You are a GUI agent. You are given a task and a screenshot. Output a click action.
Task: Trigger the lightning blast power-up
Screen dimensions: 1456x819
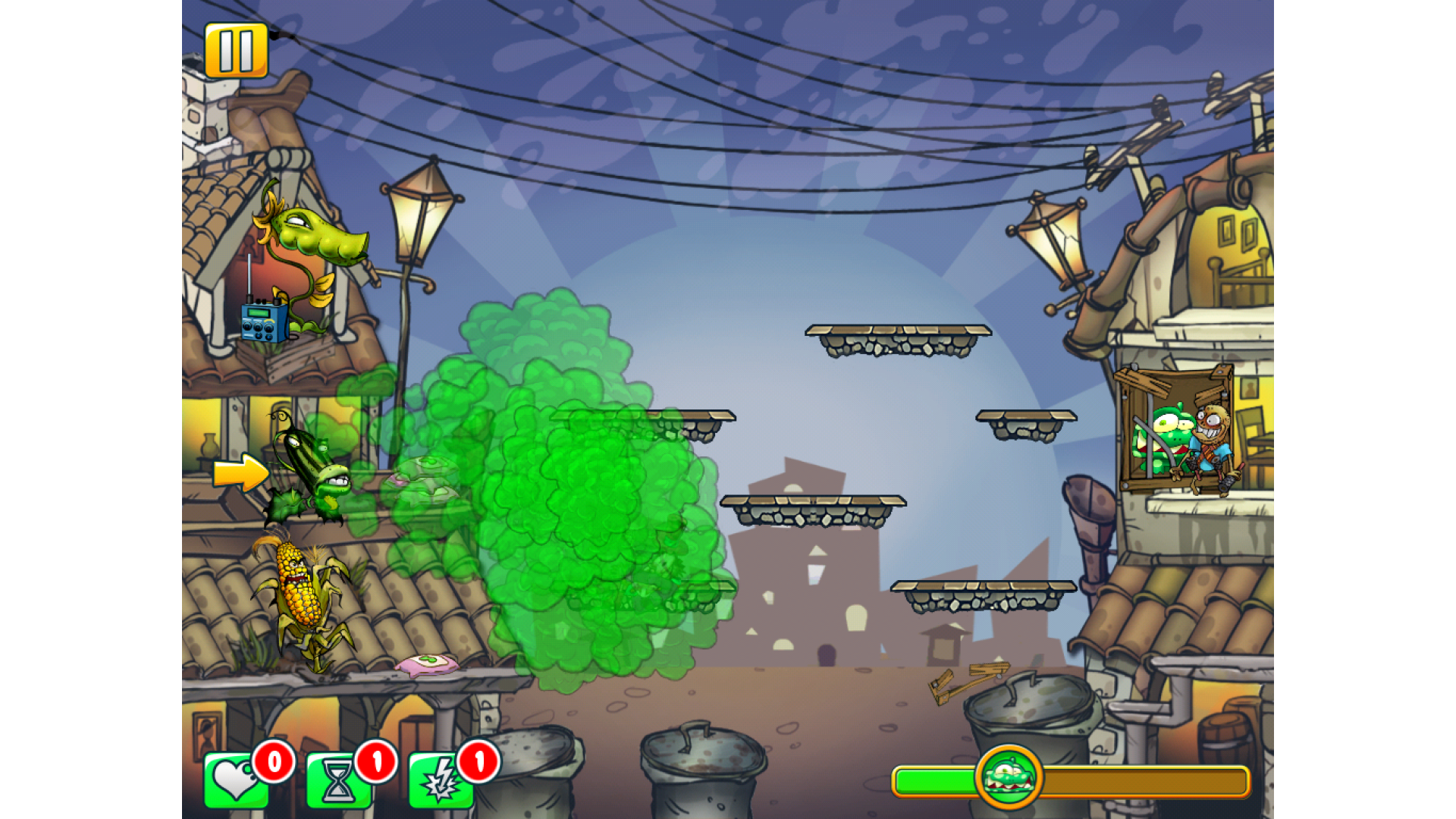tap(441, 780)
